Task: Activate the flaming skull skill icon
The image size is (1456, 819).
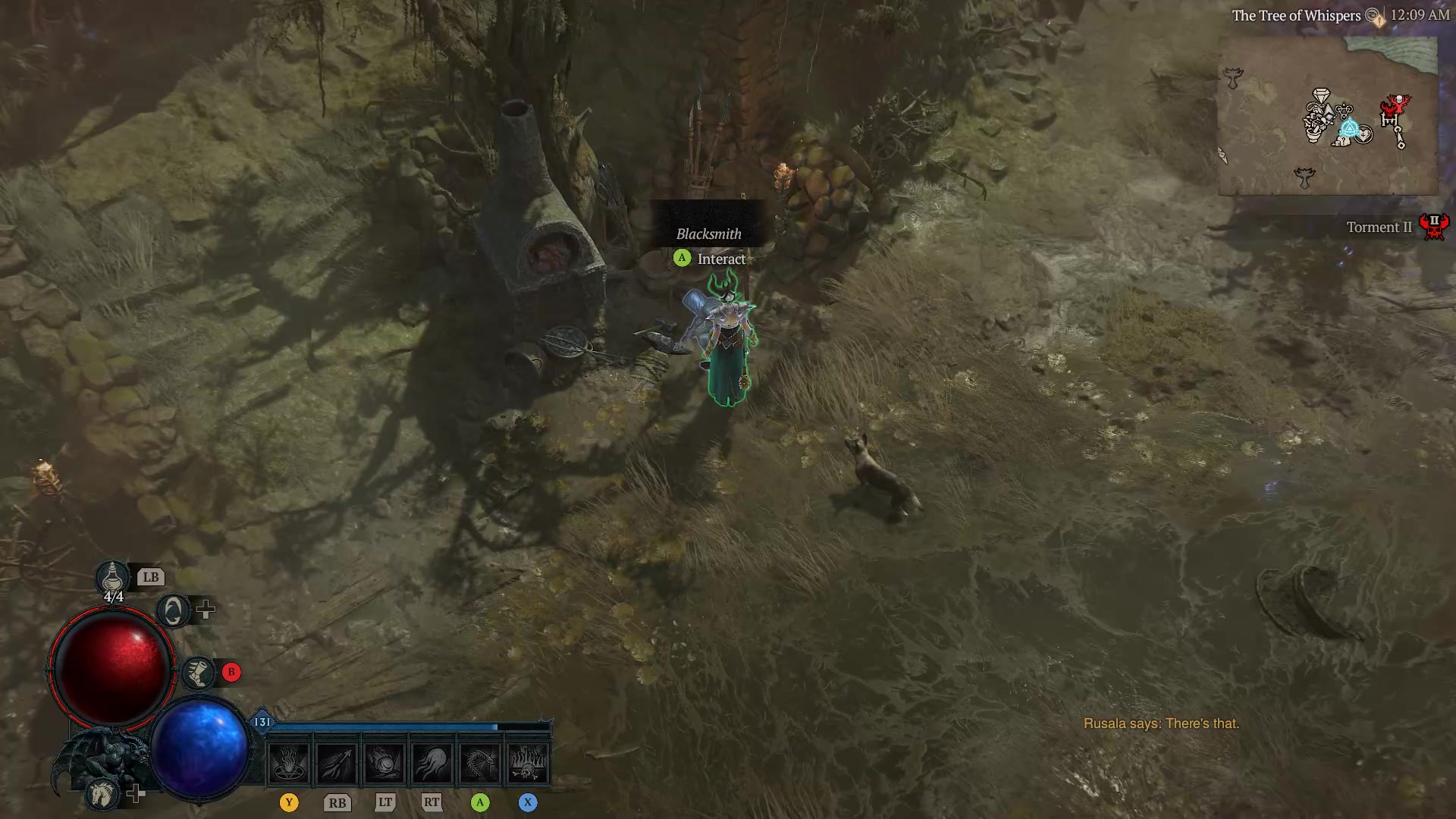Action: point(529,762)
